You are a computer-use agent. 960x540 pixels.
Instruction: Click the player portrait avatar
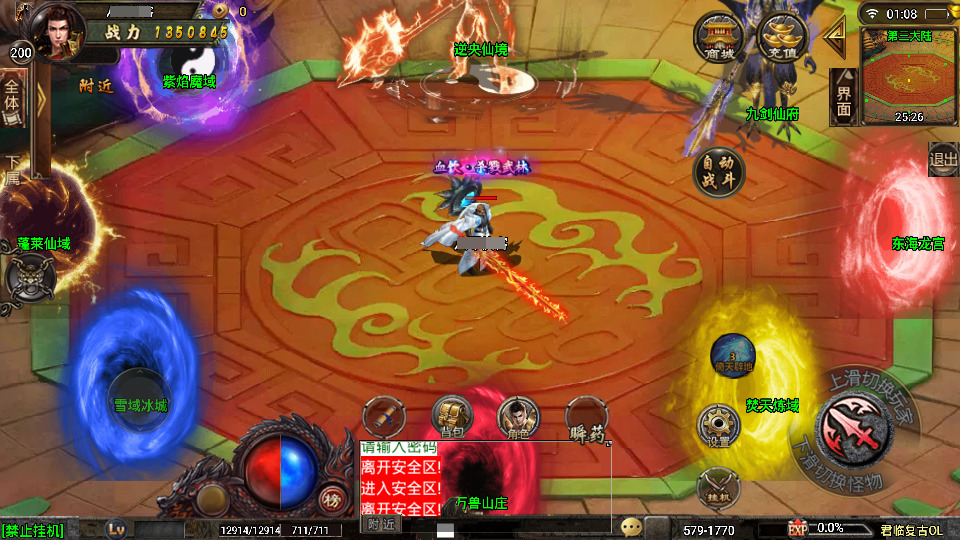(x=56, y=32)
